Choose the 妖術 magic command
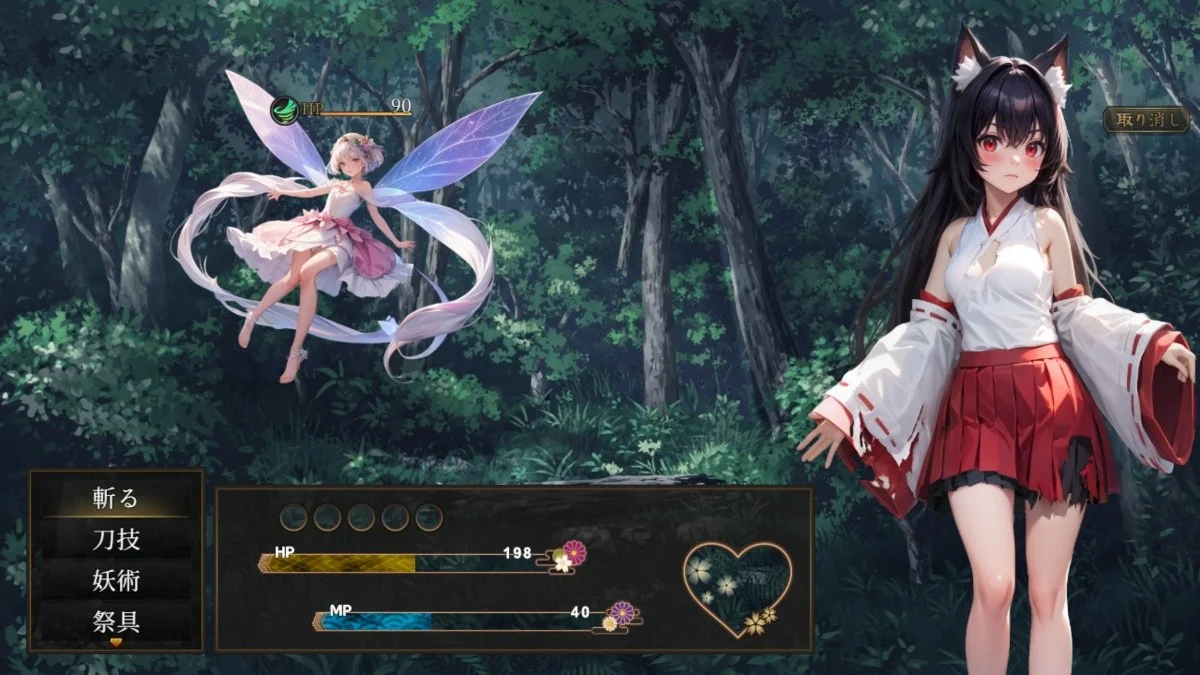This screenshot has width=1200, height=675. coord(116,580)
